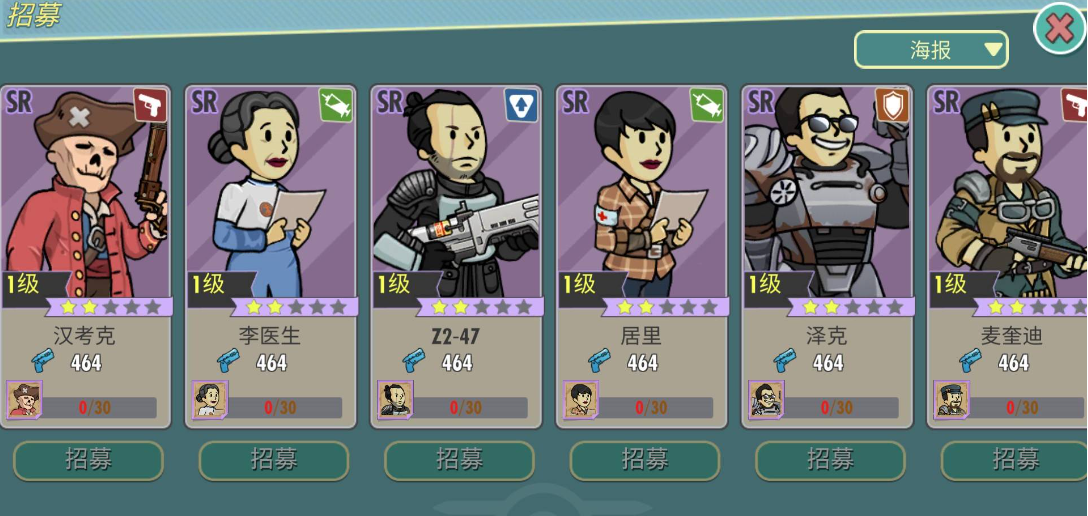Recruit Z2-47 using 招募 button
The height and width of the screenshot is (516, 1088).
point(459,460)
